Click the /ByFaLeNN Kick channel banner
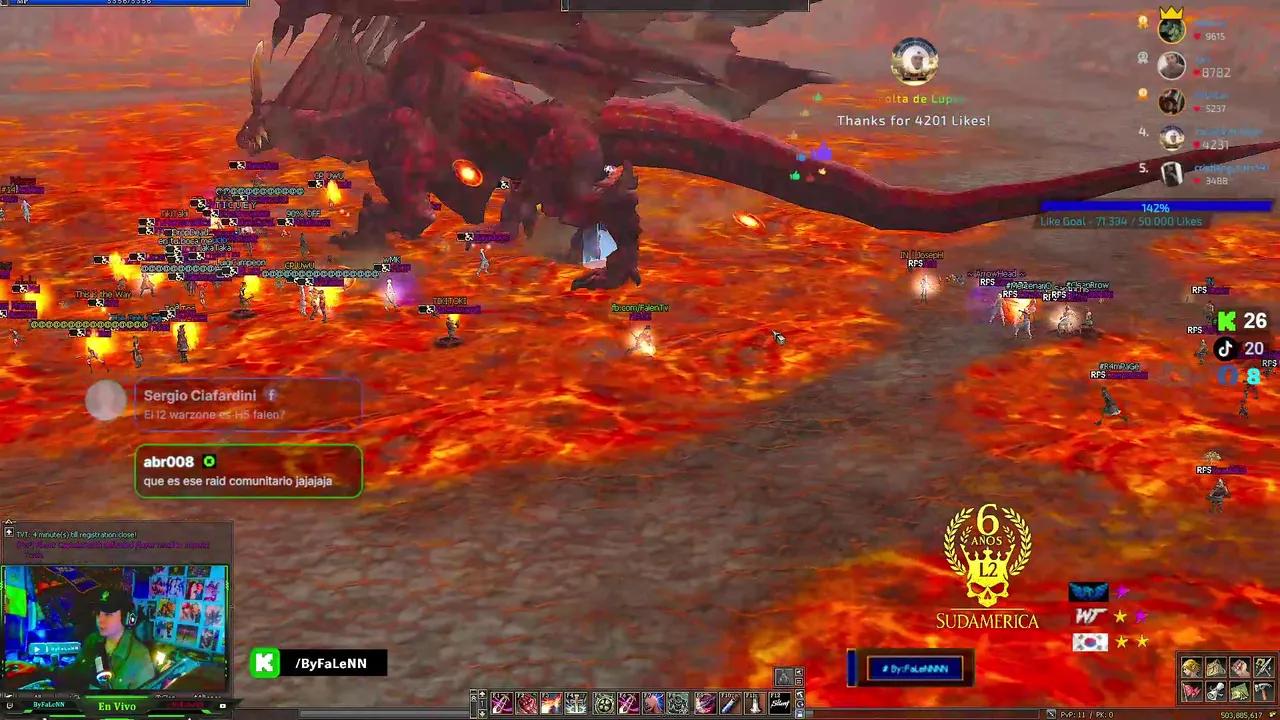Screen dimensions: 1280x720 pos(317,663)
